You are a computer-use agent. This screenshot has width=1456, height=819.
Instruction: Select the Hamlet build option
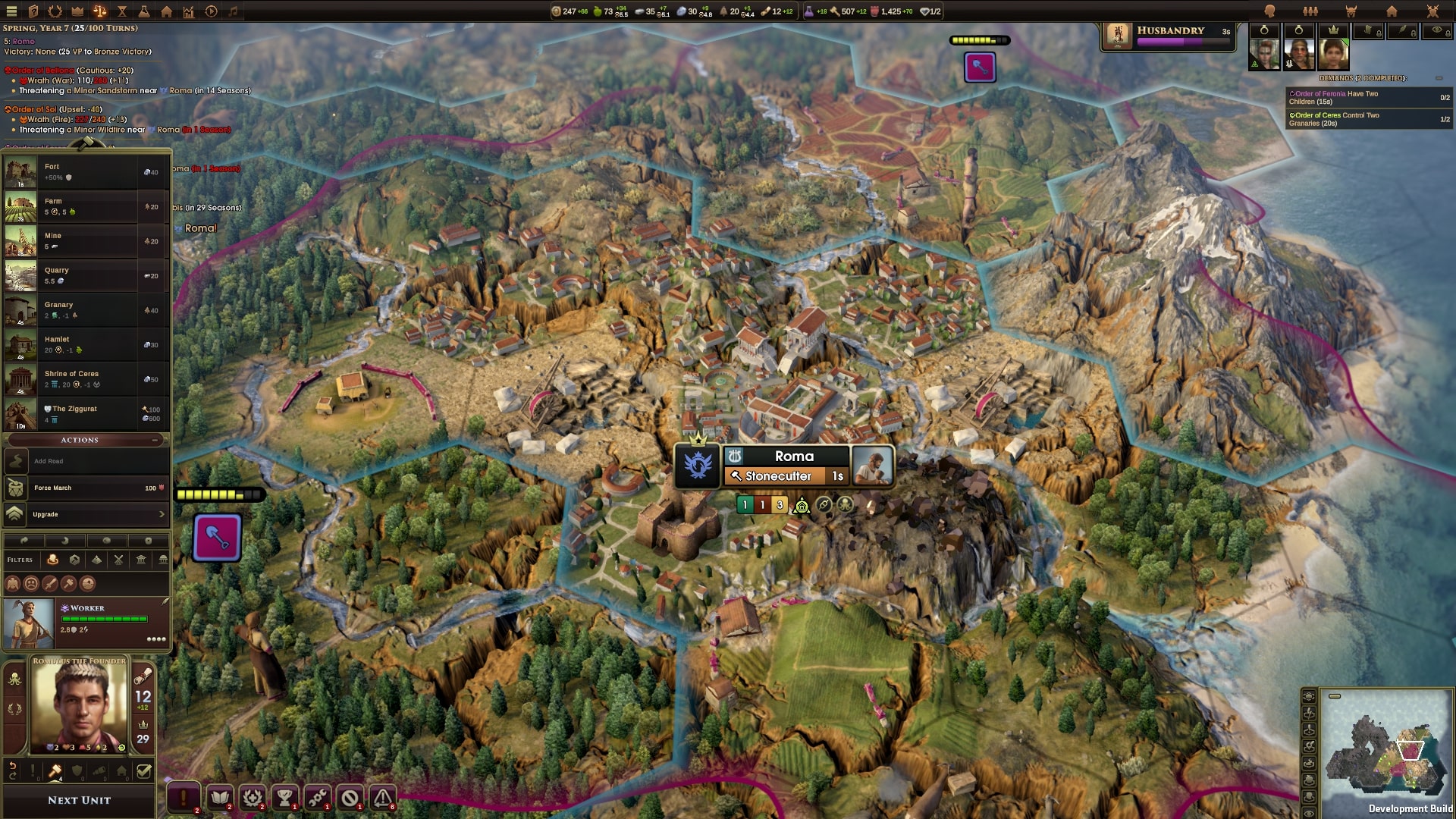(86, 344)
